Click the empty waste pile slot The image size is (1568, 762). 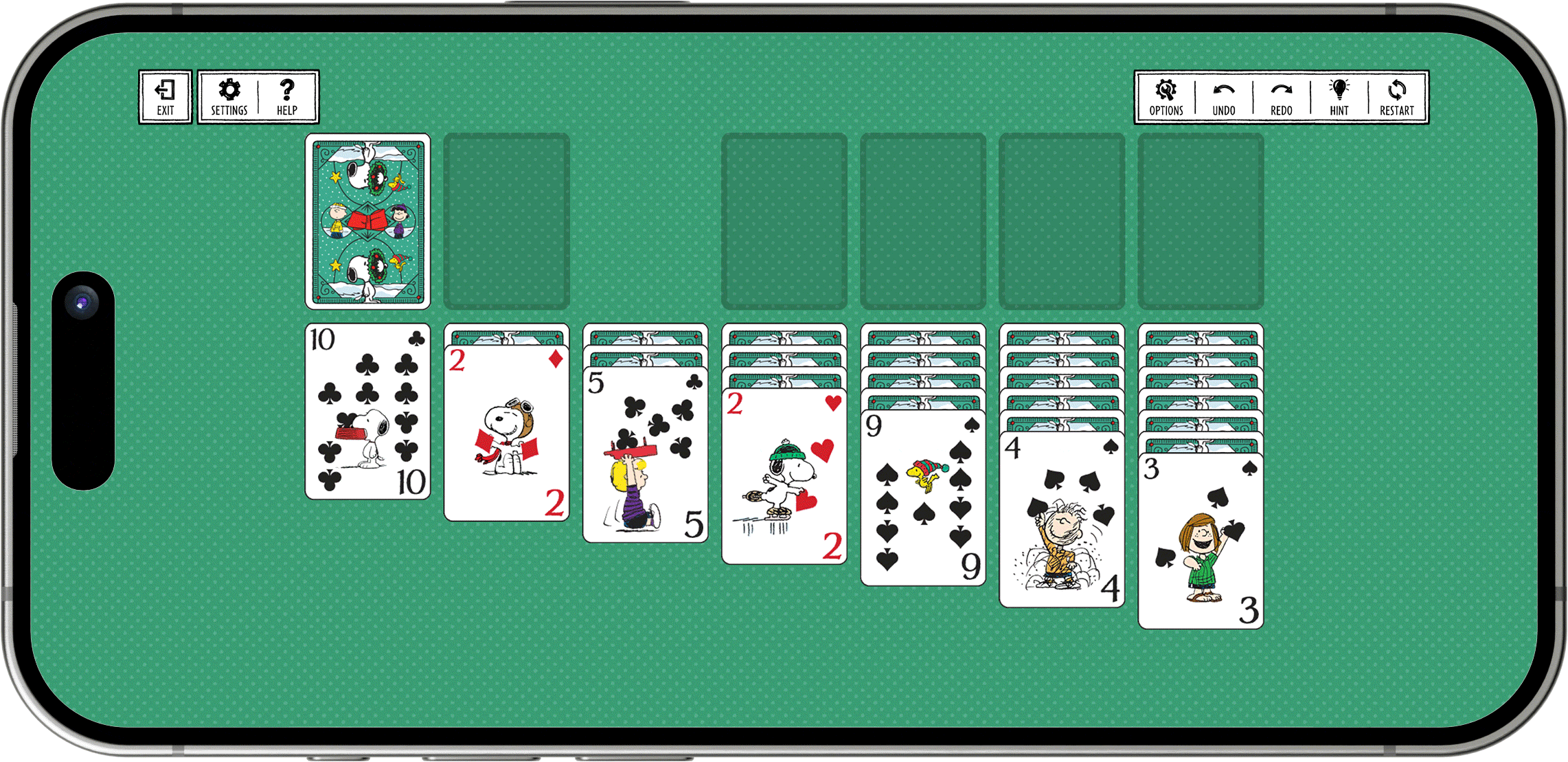click(507, 221)
